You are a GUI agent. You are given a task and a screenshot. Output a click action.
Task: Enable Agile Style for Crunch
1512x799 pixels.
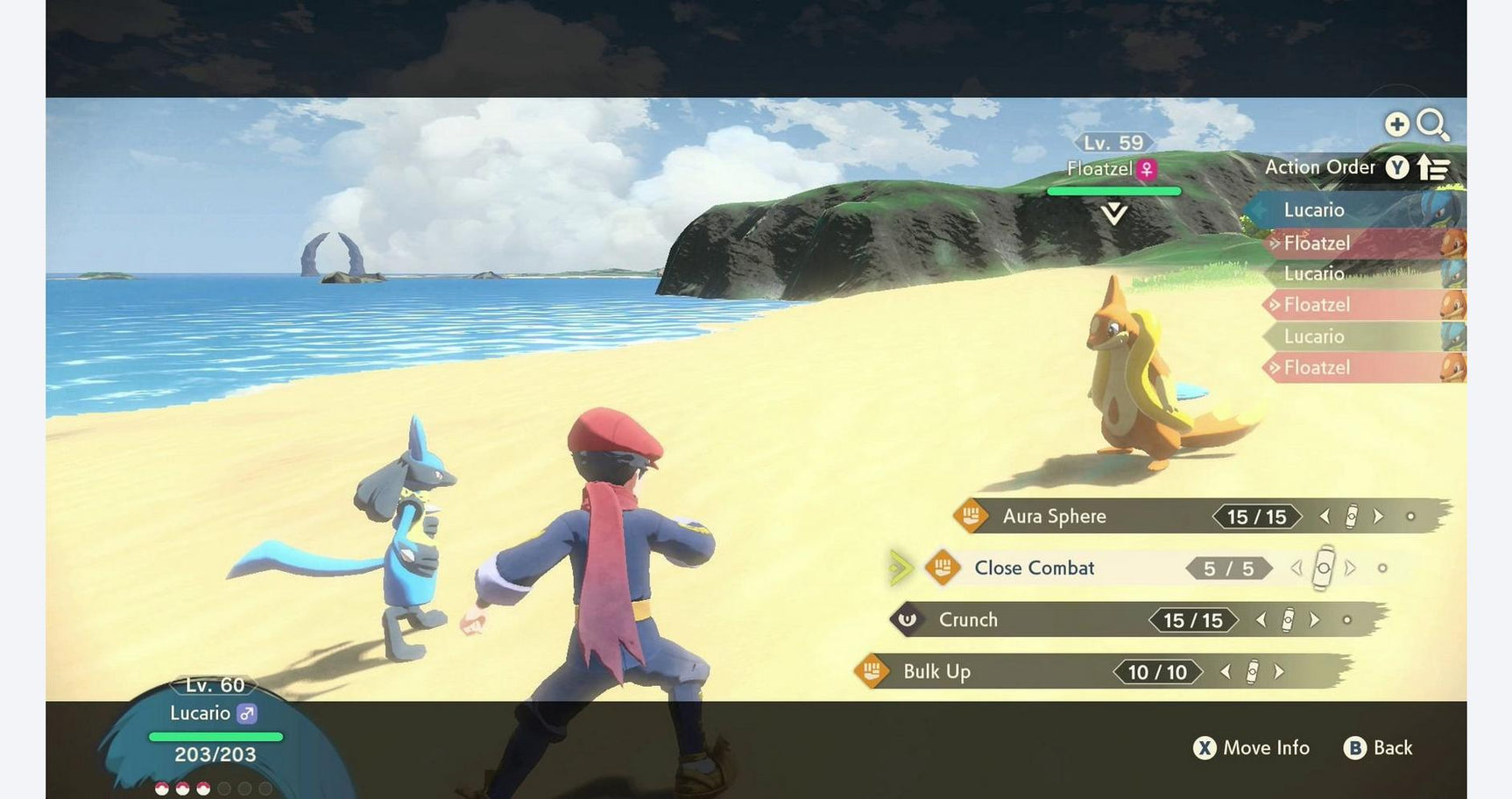1261,620
